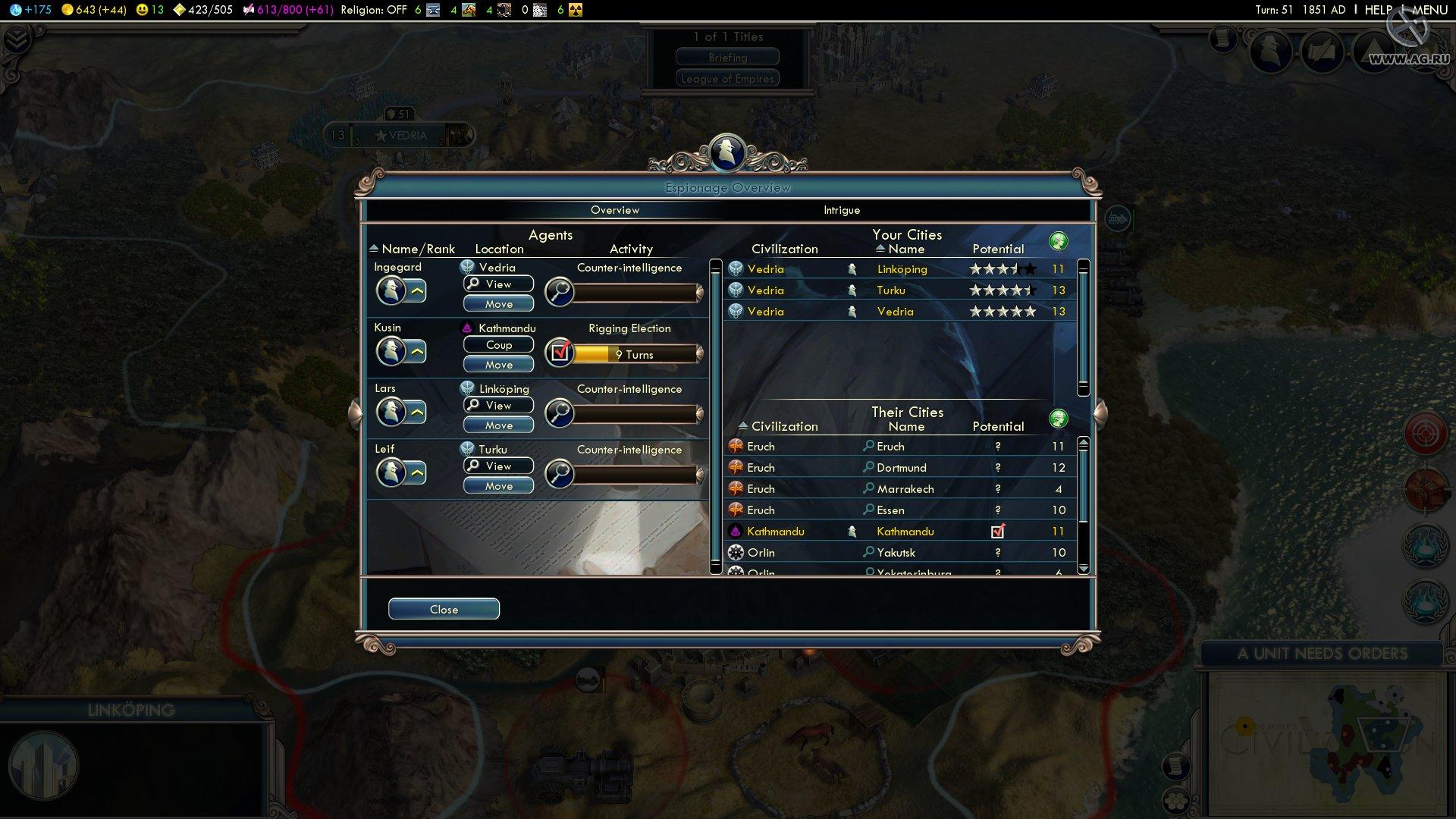Image resolution: width=1456 pixels, height=819 pixels.
Task: Click the 9 Turns rigging progress bar
Action: point(634,353)
